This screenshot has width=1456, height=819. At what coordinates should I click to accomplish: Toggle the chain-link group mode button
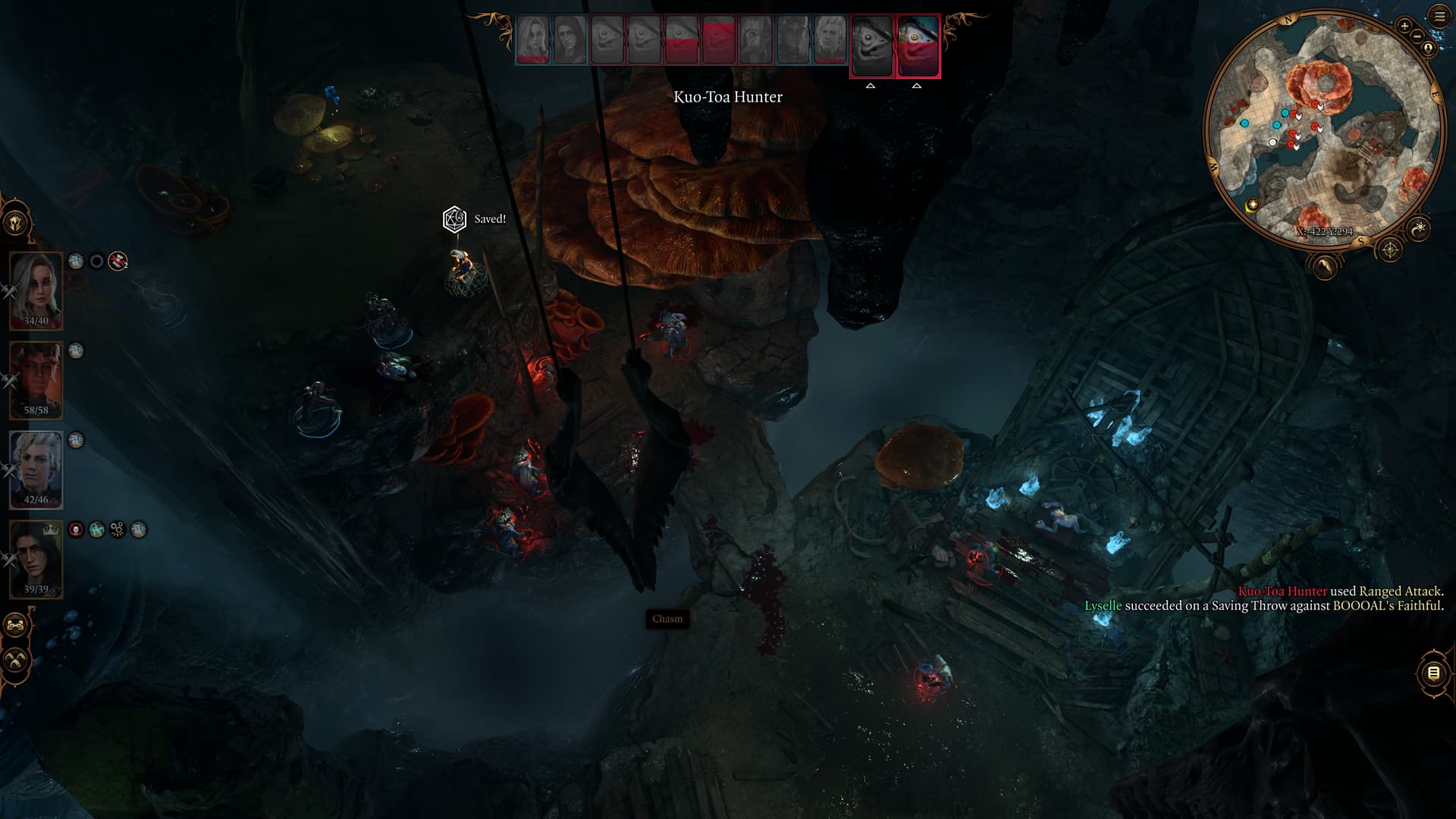coord(16,626)
